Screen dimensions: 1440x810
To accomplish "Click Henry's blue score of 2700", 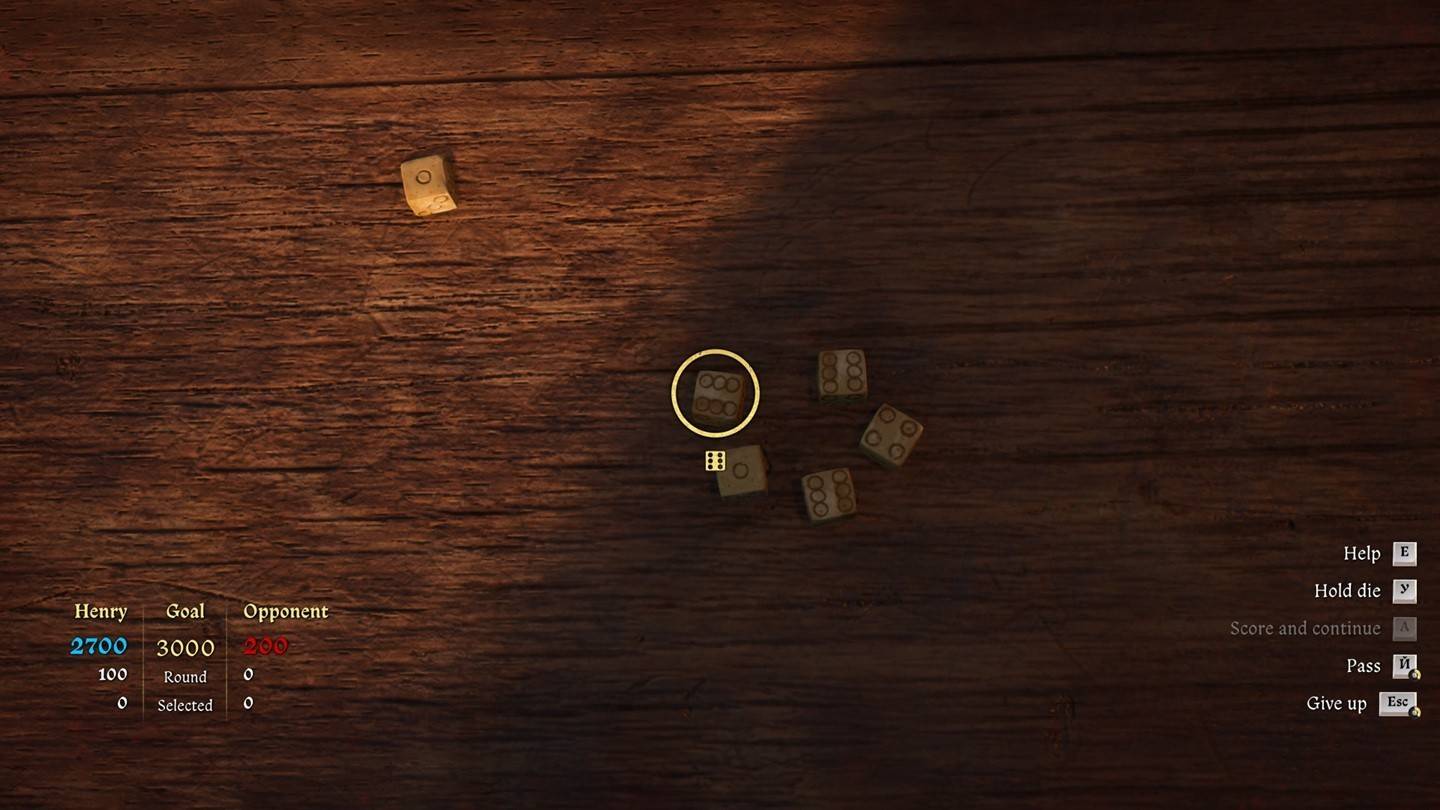I will tap(100, 646).
